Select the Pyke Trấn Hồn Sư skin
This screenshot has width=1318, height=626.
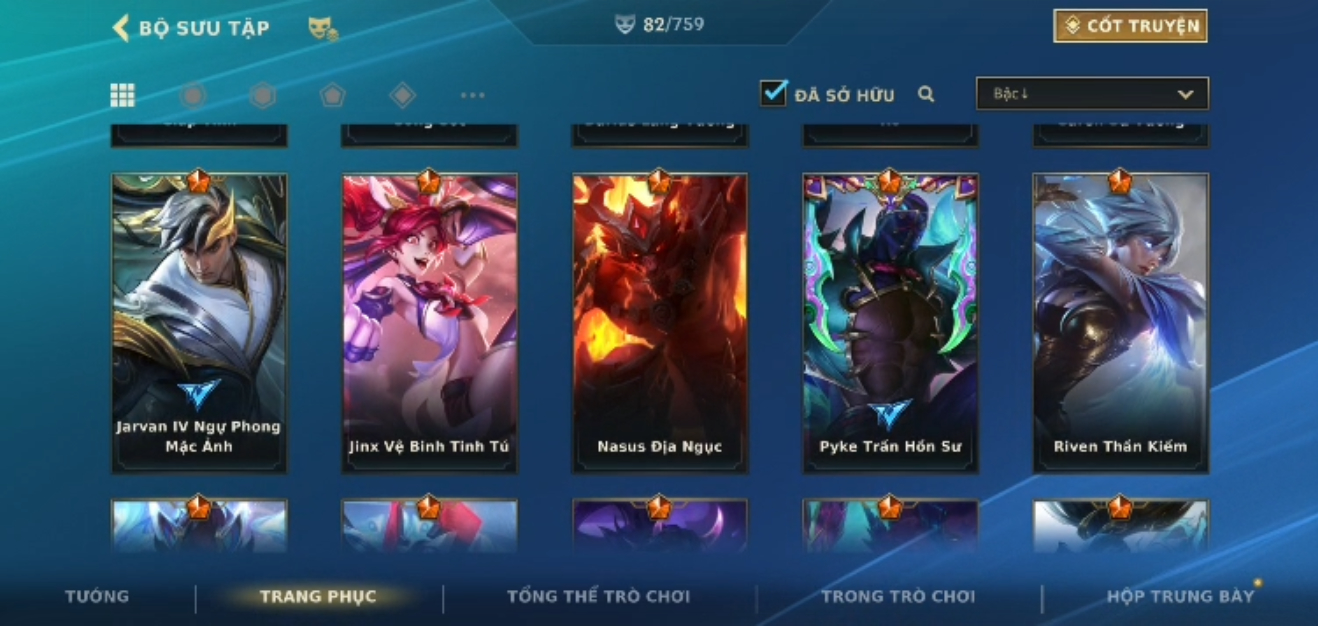point(890,322)
